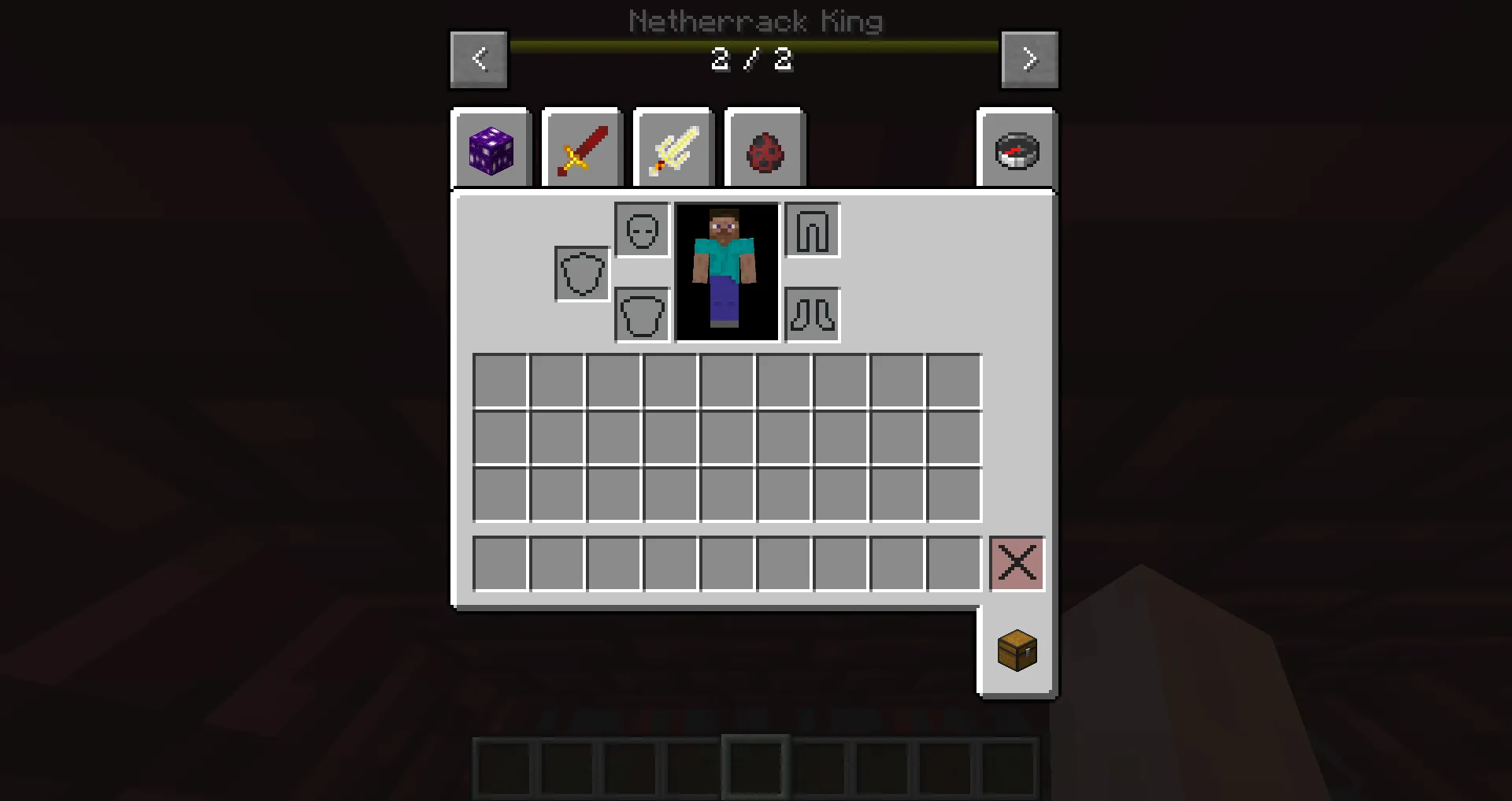Viewport: 1512px width, 801px height.
Task: Select the boots armor slot
Action: pos(812,315)
